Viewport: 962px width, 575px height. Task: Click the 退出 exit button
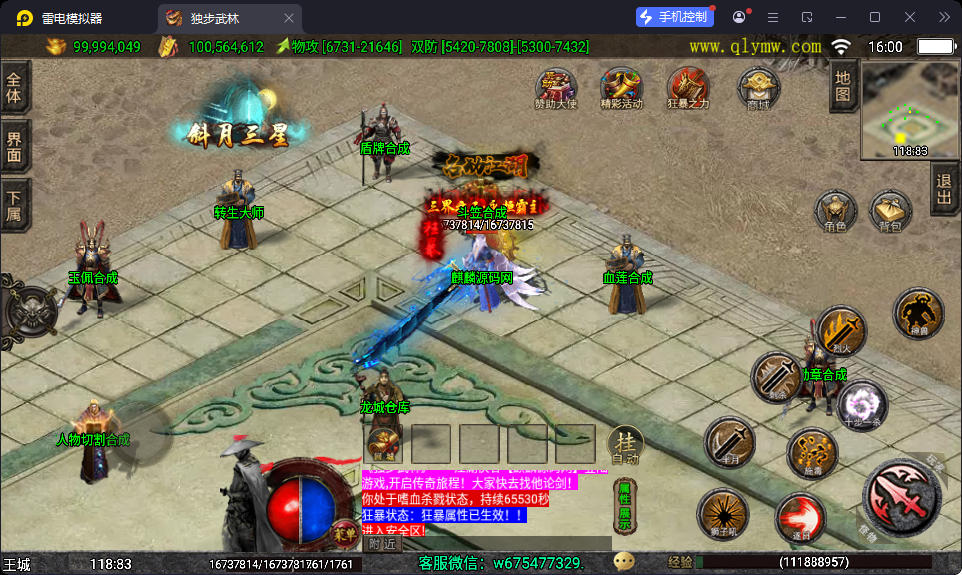click(x=943, y=190)
